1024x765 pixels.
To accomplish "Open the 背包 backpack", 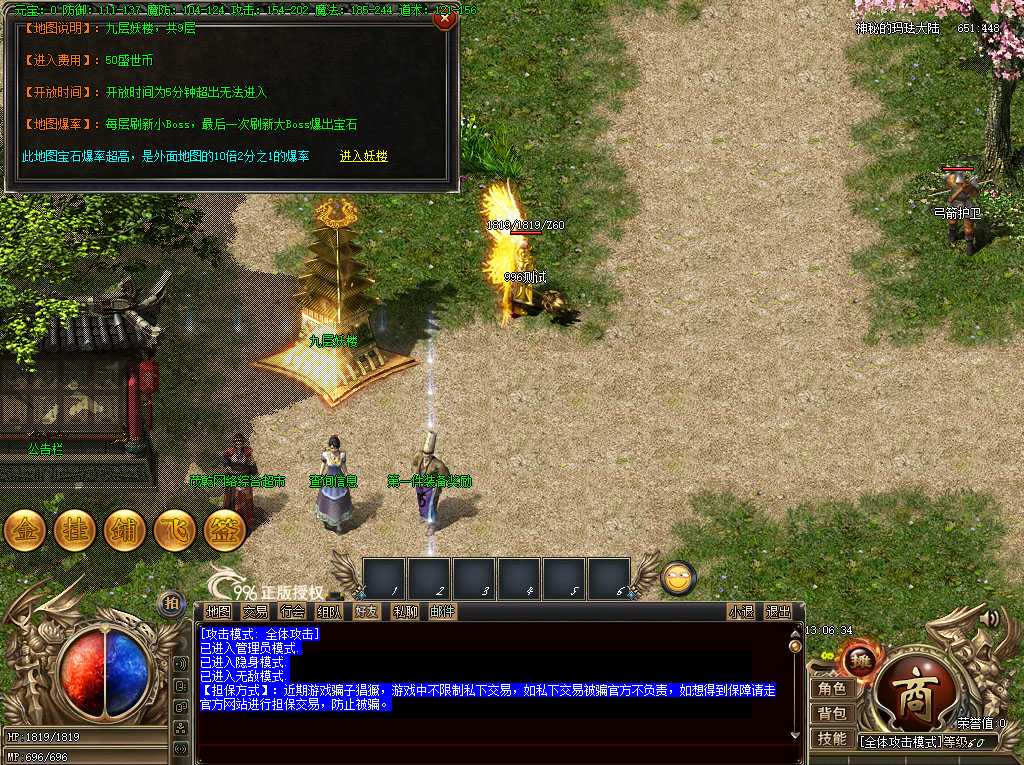I will click(832, 714).
